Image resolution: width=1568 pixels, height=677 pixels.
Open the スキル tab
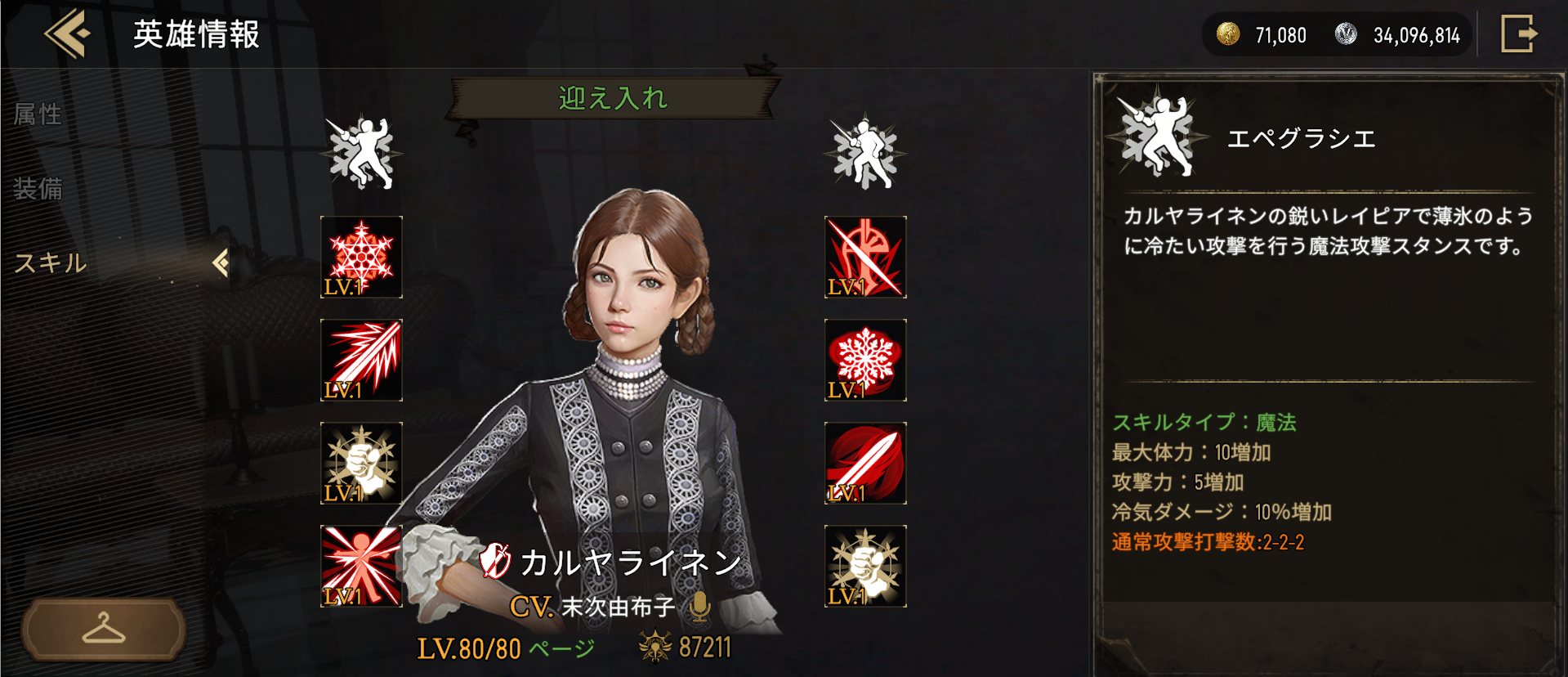pyautogui.click(x=49, y=264)
